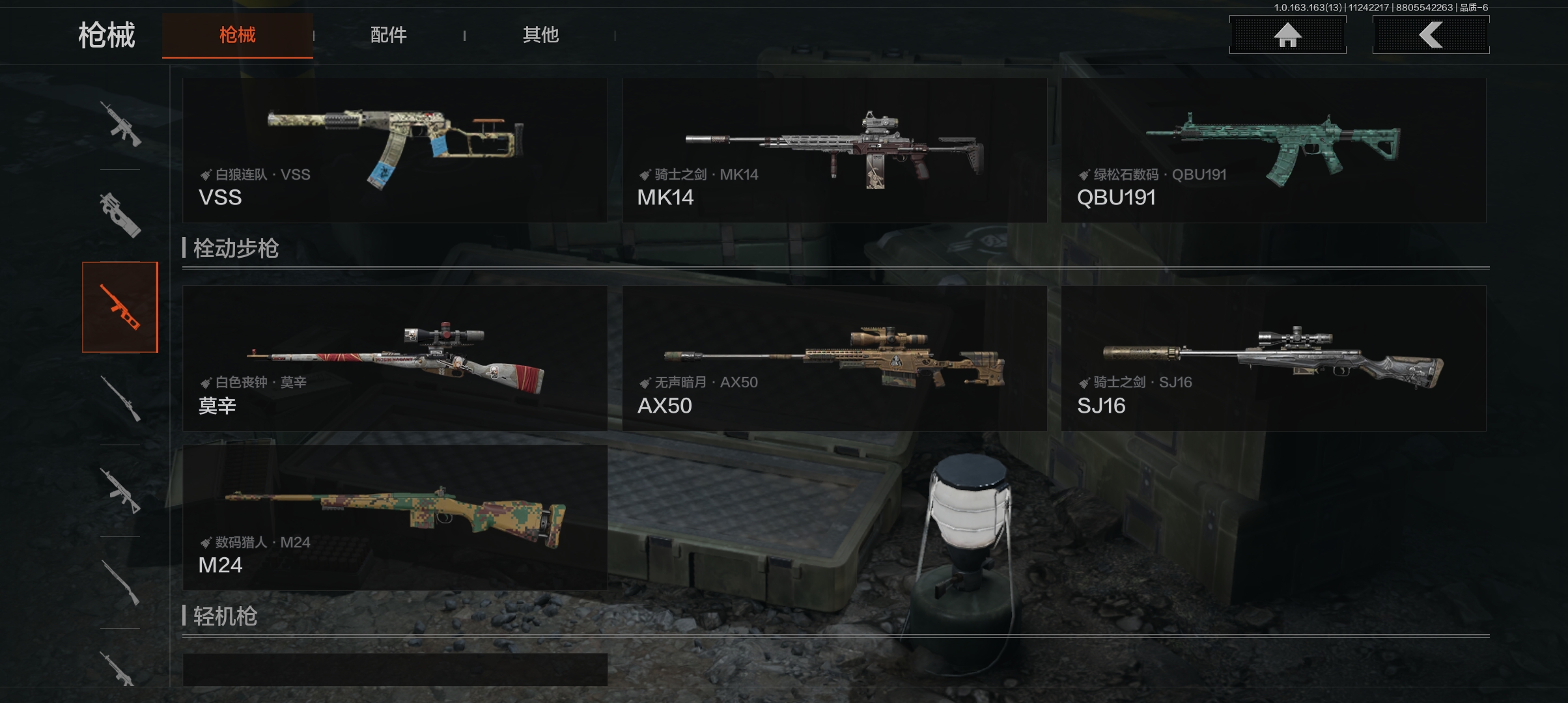Viewport: 1568px width, 703px height.
Task: Select the VSS weapon card
Action: [395, 150]
